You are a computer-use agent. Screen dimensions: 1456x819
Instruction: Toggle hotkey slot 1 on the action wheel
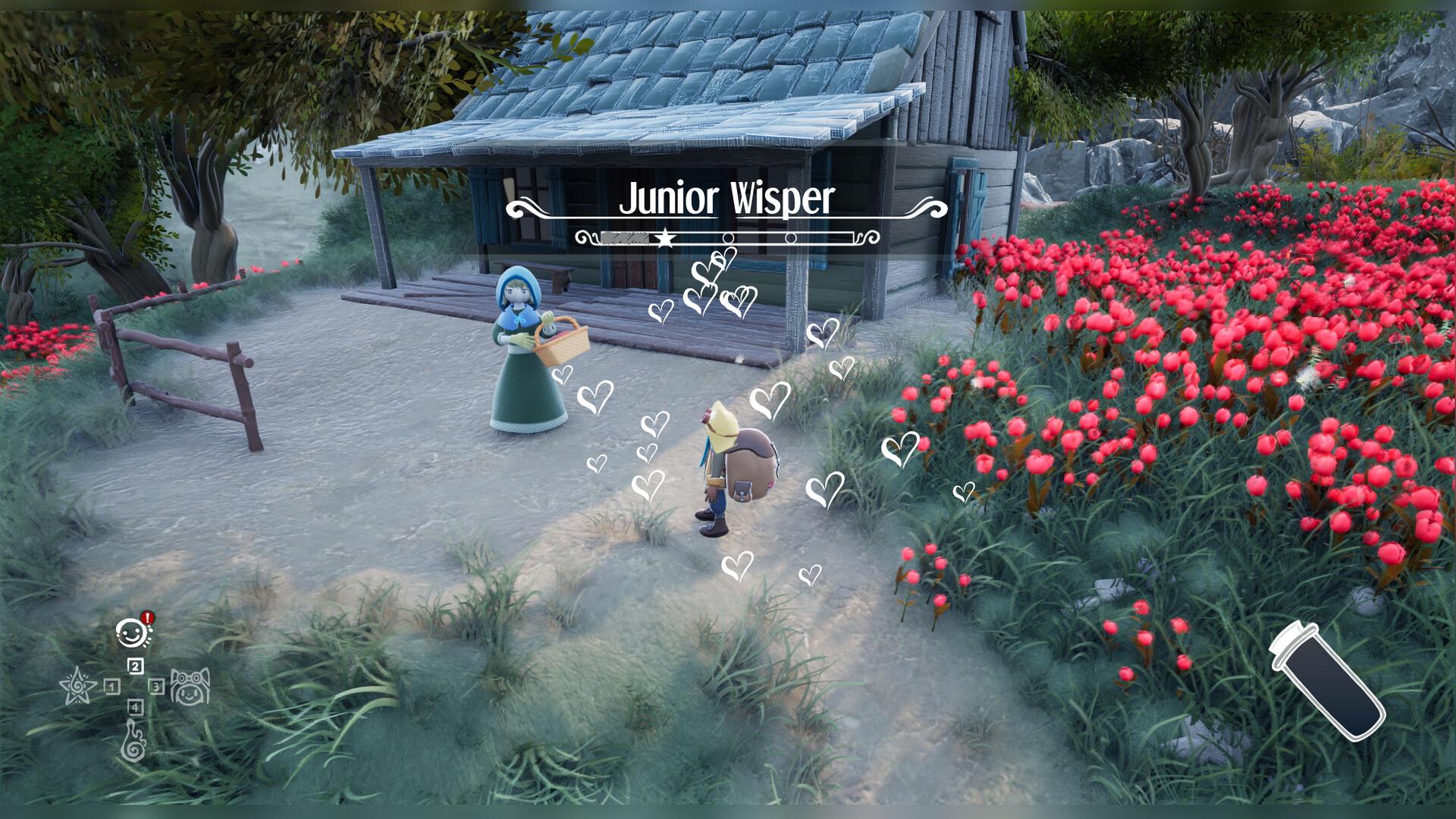[x=111, y=688]
